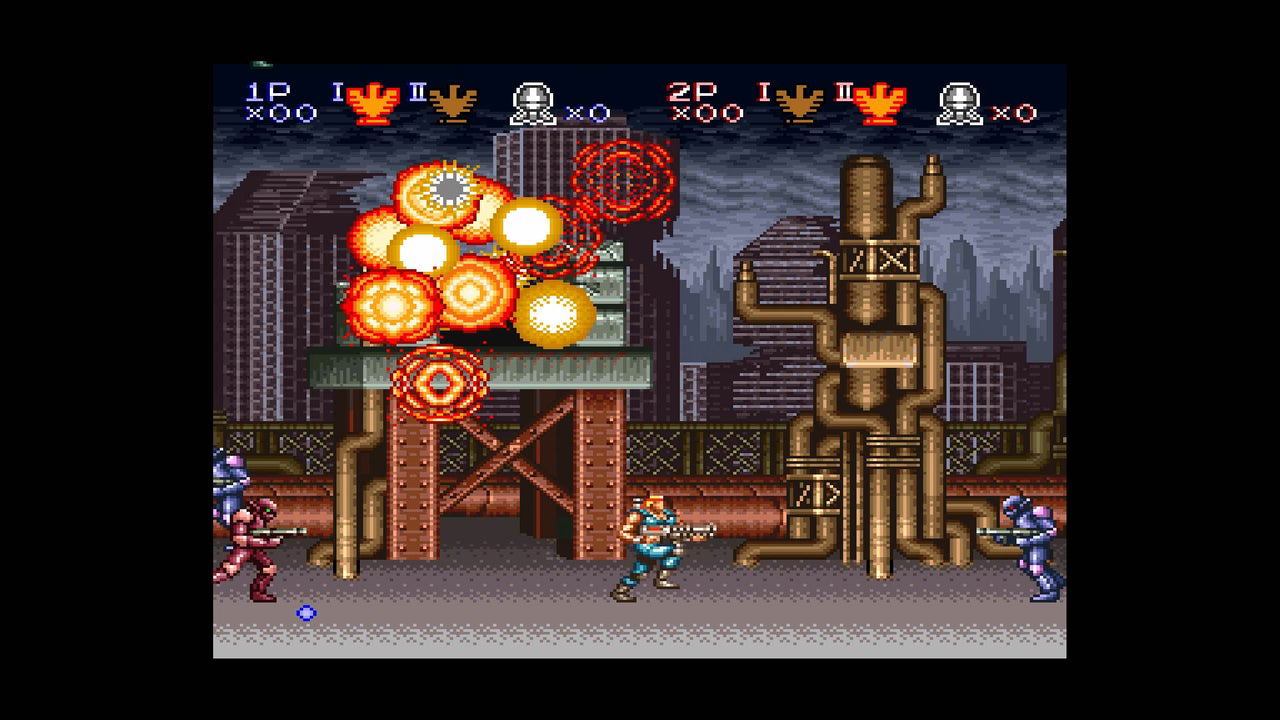Click Player 1's bomb stock icon
The height and width of the screenshot is (720, 1280).
pos(533,100)
